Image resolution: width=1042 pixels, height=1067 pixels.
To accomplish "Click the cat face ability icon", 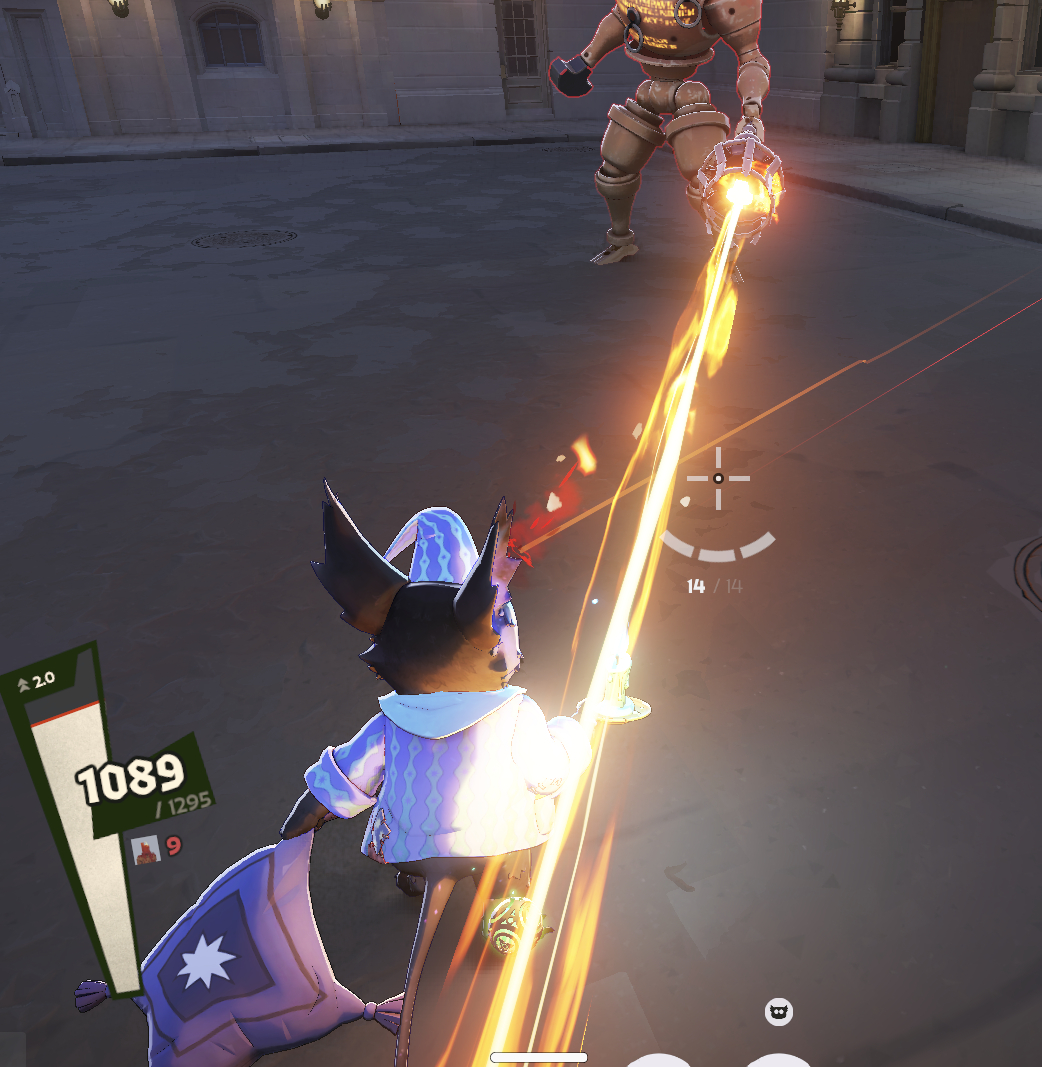I will click(779, 1012).
